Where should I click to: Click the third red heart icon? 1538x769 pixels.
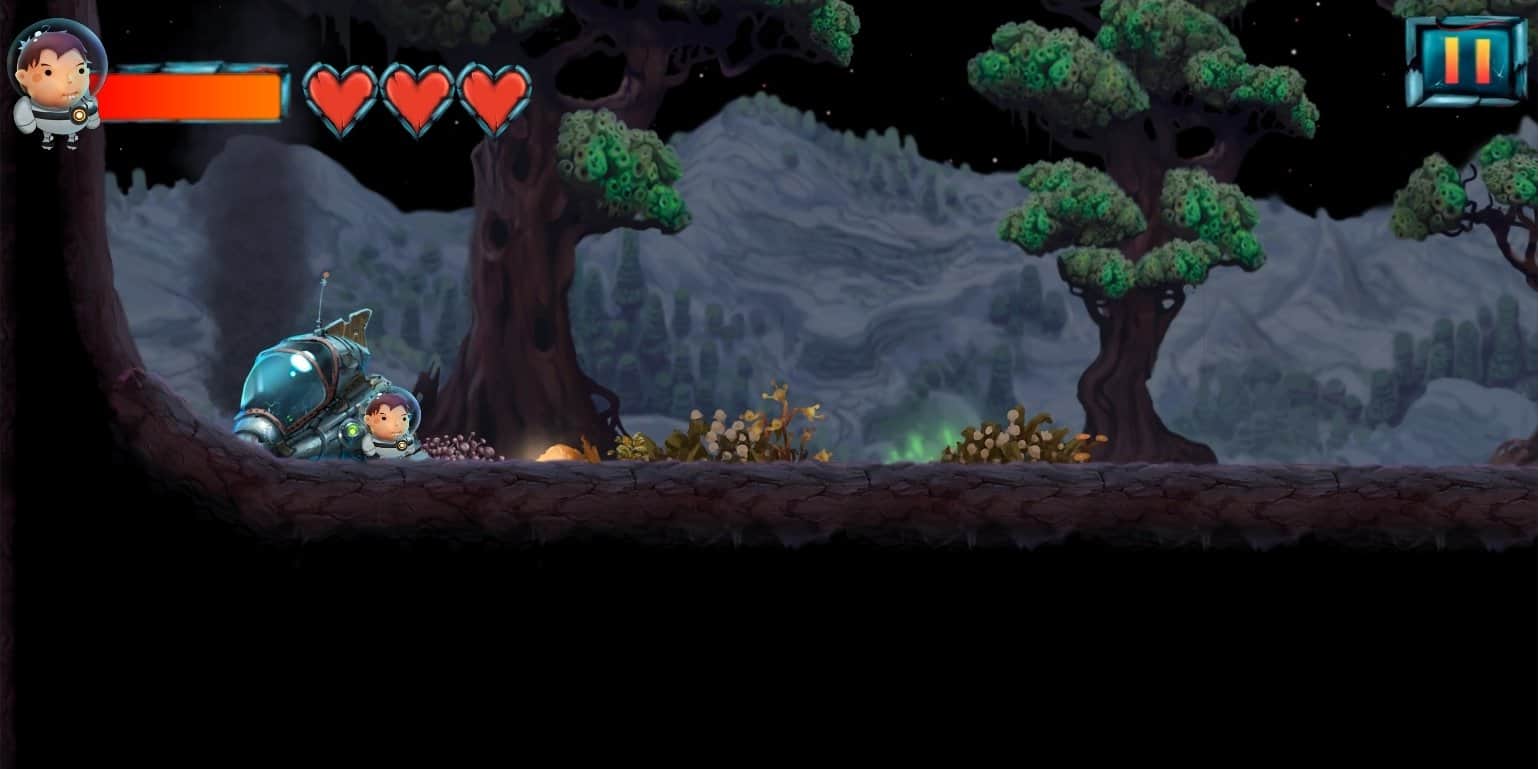click(x=497, y=96)
